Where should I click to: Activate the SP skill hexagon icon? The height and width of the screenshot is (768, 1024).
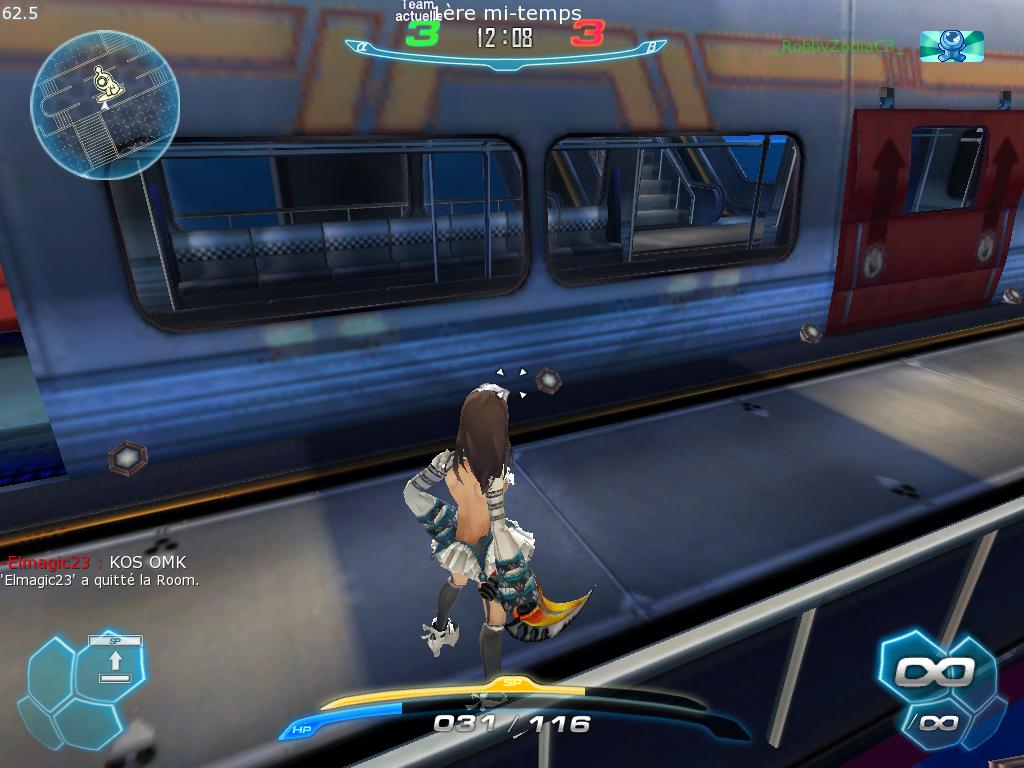[x=114, y=661]
